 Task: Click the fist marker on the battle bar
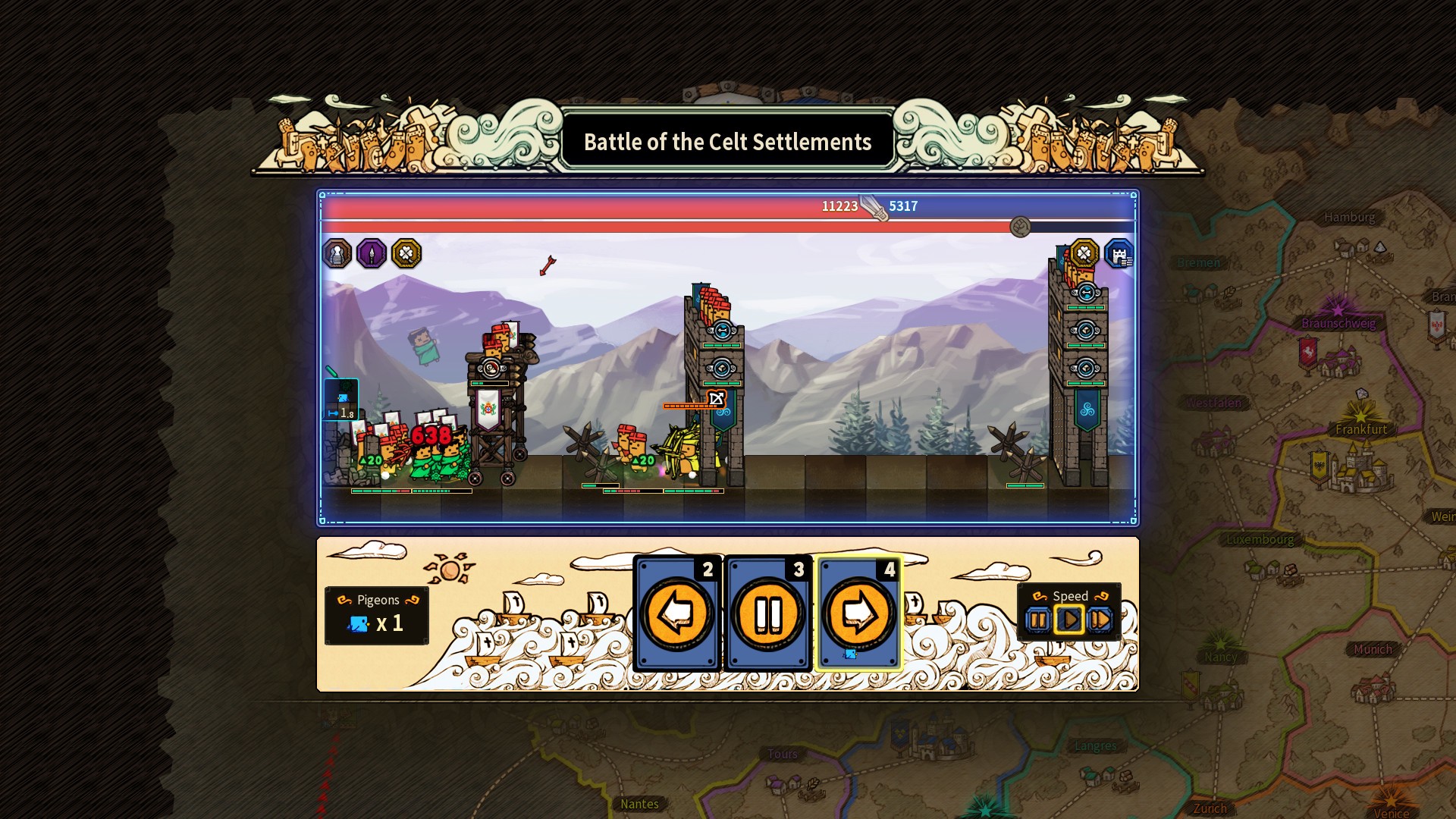(1020, 227)
